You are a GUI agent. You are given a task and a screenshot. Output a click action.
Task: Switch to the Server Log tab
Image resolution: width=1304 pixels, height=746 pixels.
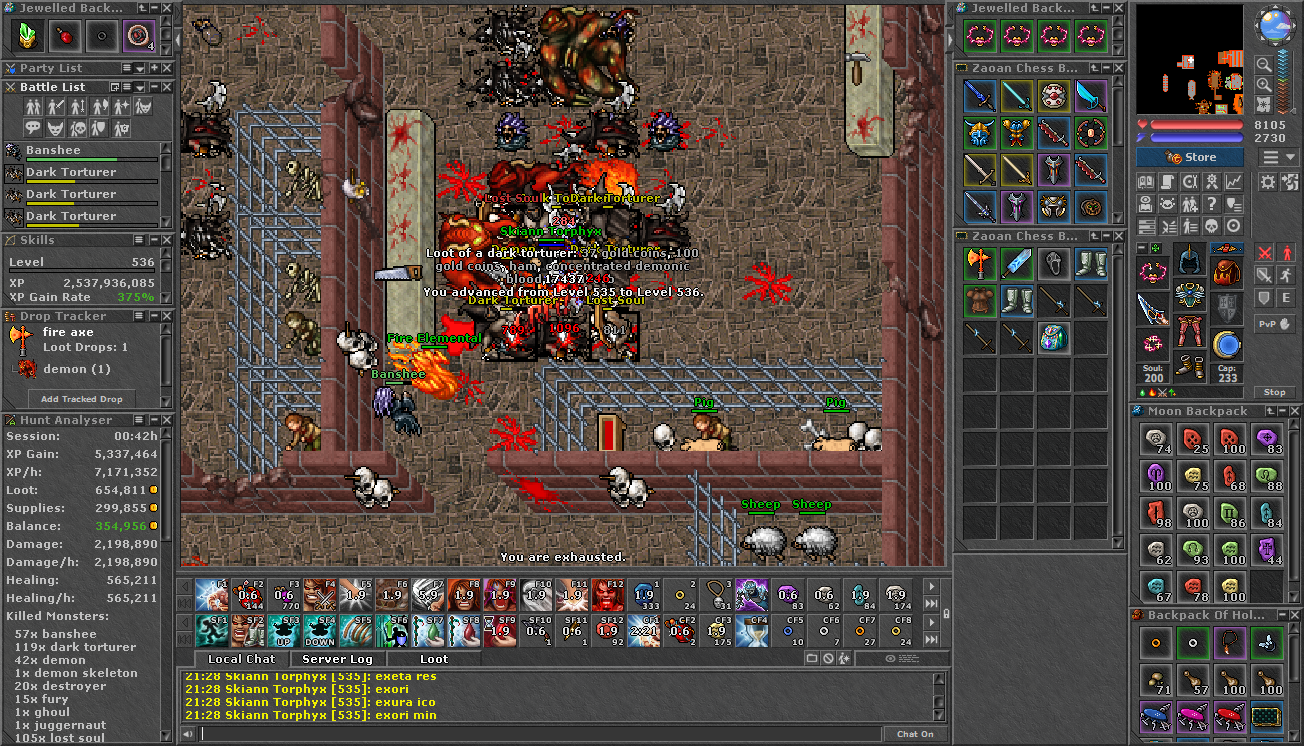tap(337, 659)
